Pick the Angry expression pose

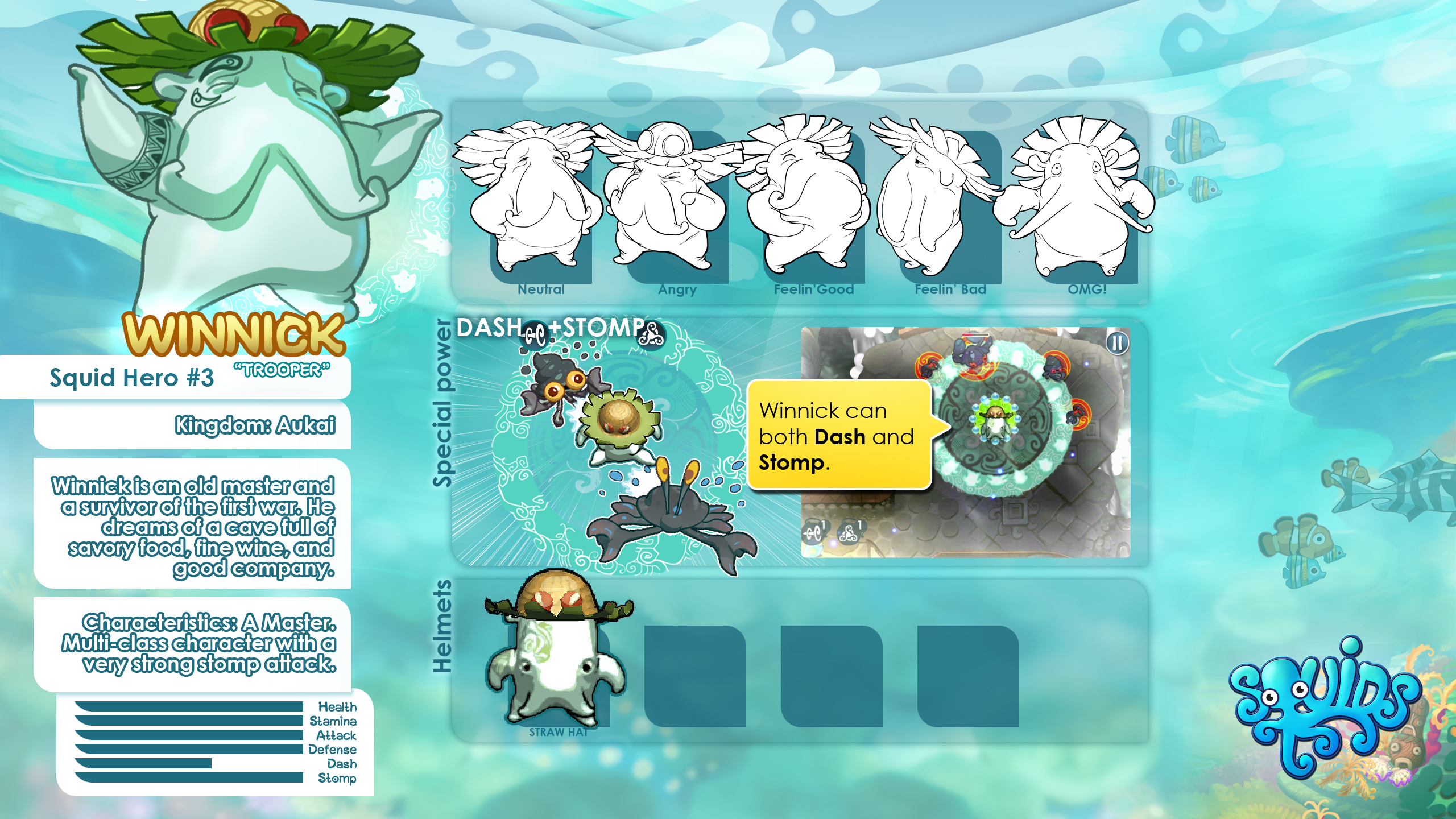[x=677, y=205]
